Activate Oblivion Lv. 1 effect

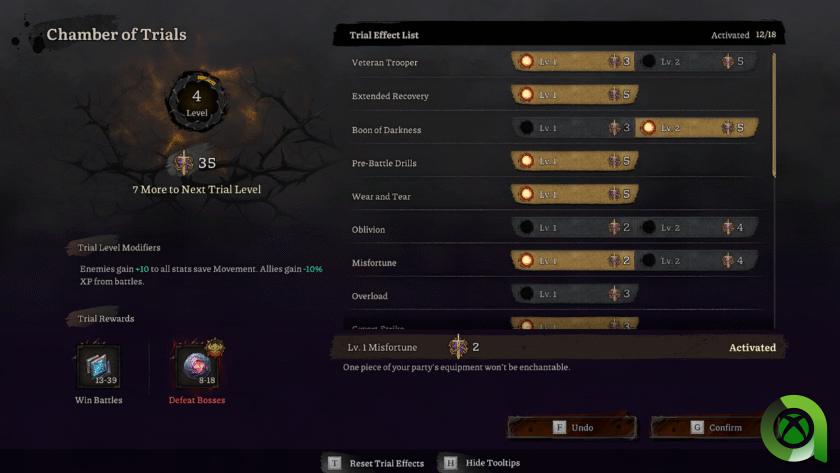(574, 228)
